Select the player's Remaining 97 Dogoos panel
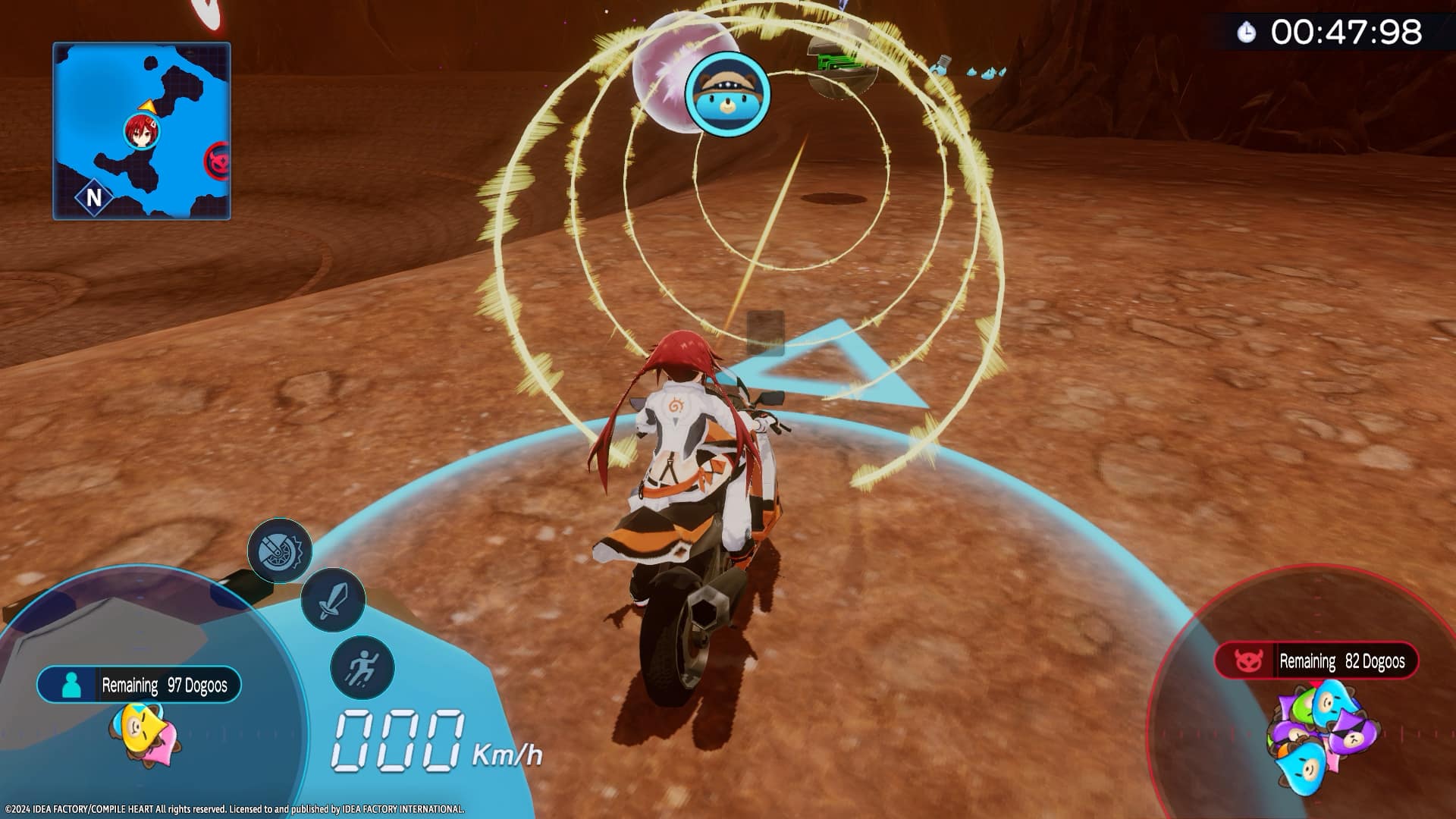Image resolution: width=1456 pixels, height=819 pixels. 139,685
